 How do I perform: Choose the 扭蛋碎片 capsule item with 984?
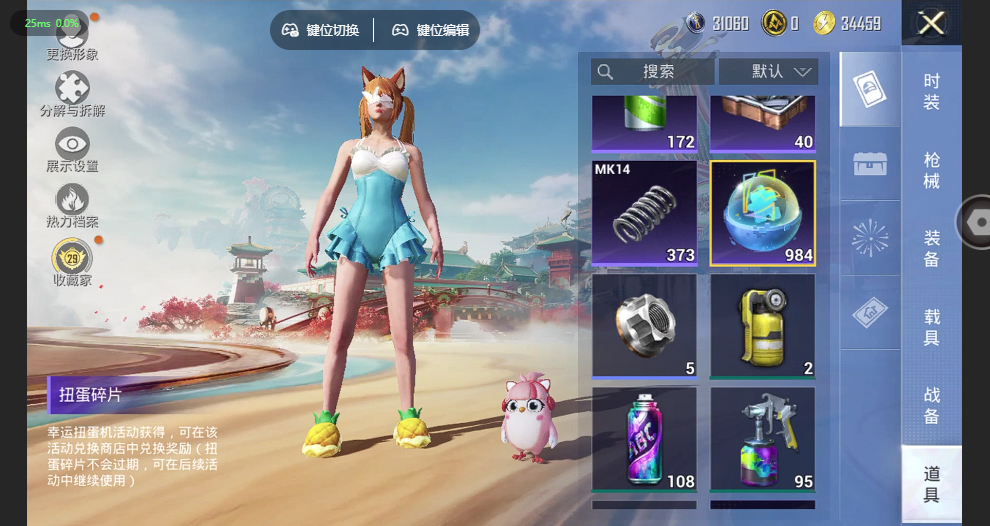(x=763, y=213)
